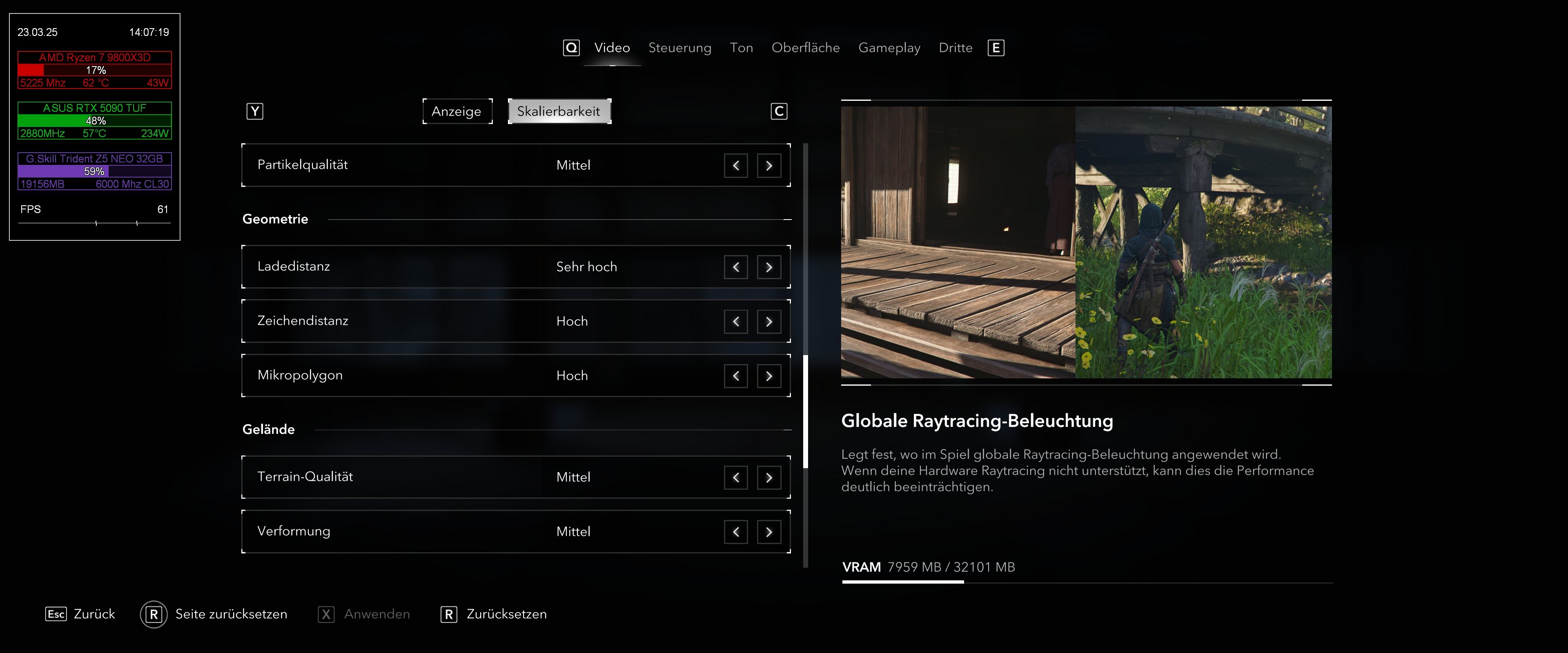This screenshot has width=1568, height=653.
Task: Switch to the Steuerung tab
Action: click(x=679, y=47)
